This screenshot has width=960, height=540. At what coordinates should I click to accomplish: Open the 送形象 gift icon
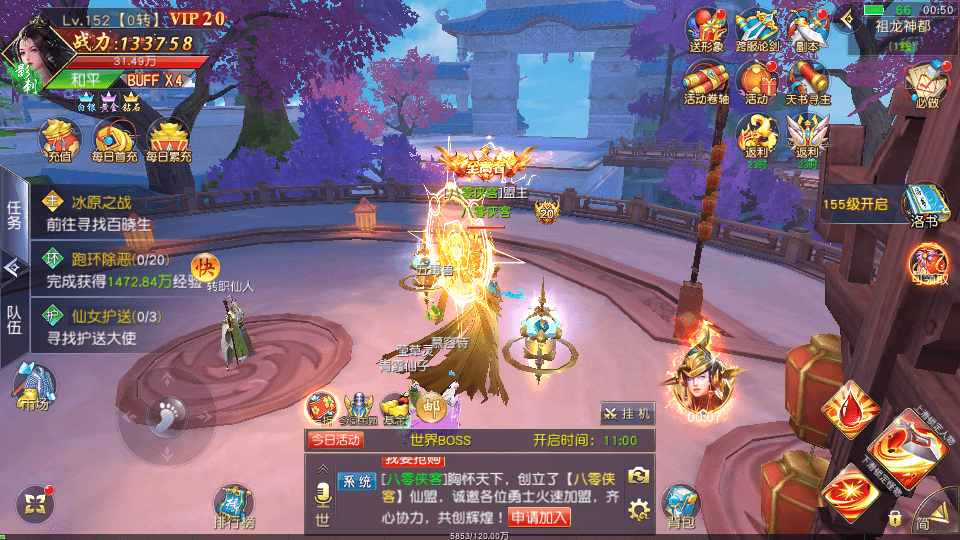tap(708, 28)
